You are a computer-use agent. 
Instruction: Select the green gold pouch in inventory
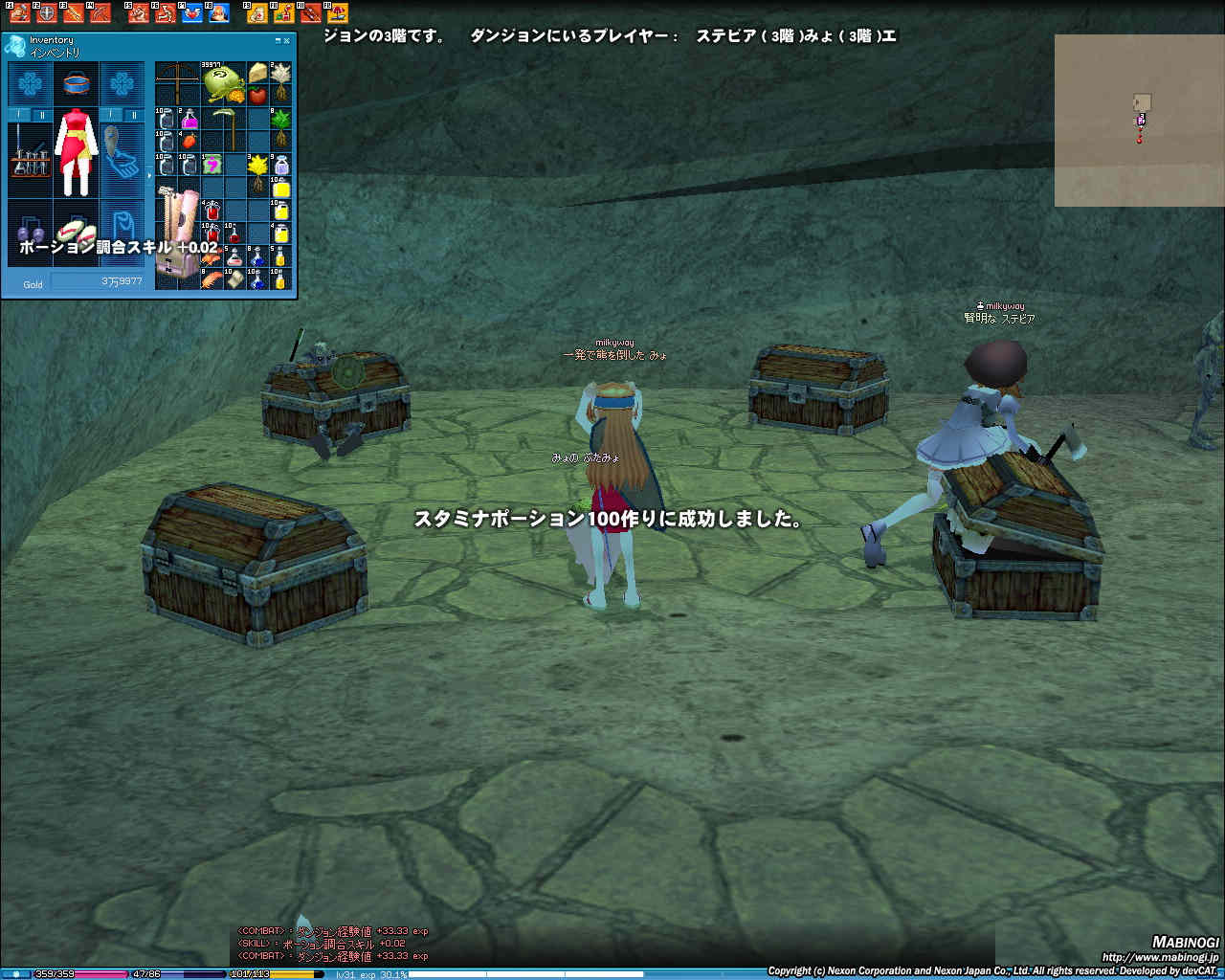click(x=224, y=80)
